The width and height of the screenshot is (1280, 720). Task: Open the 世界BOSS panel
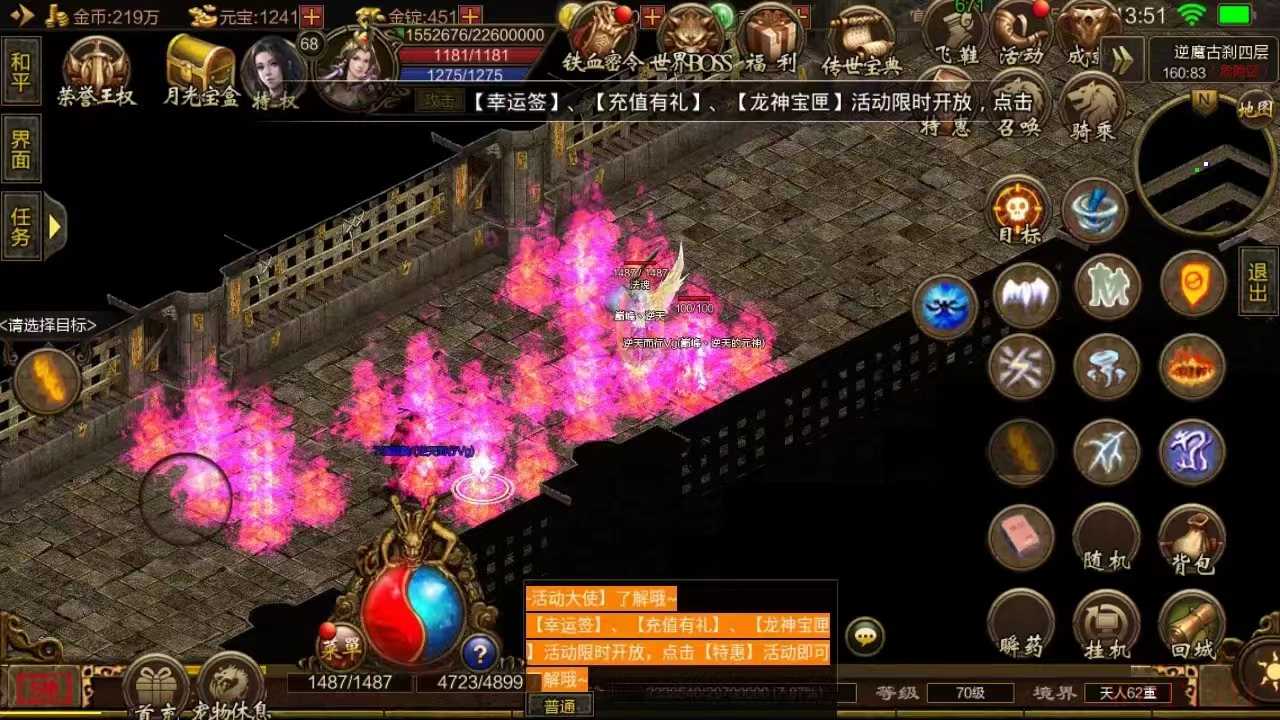[691, 40]
